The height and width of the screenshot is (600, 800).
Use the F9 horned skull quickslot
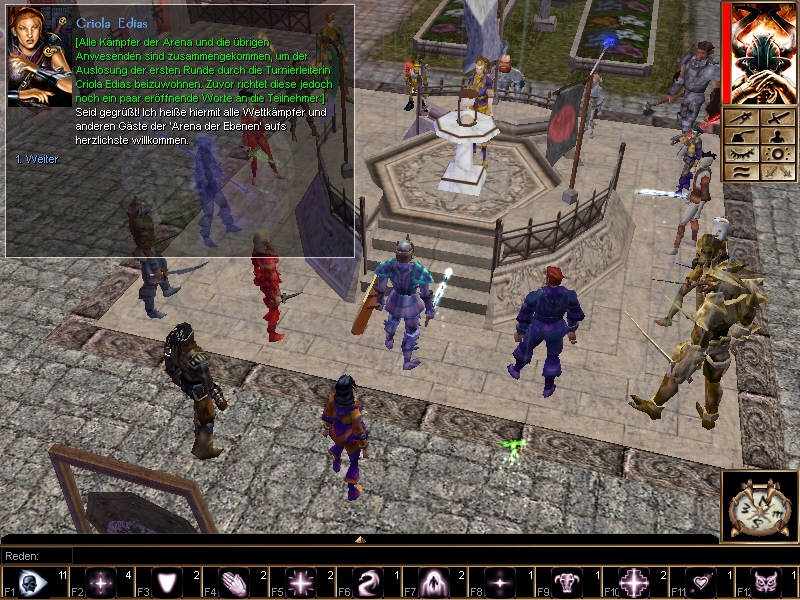pyautogui.click(x=567, y=583)
